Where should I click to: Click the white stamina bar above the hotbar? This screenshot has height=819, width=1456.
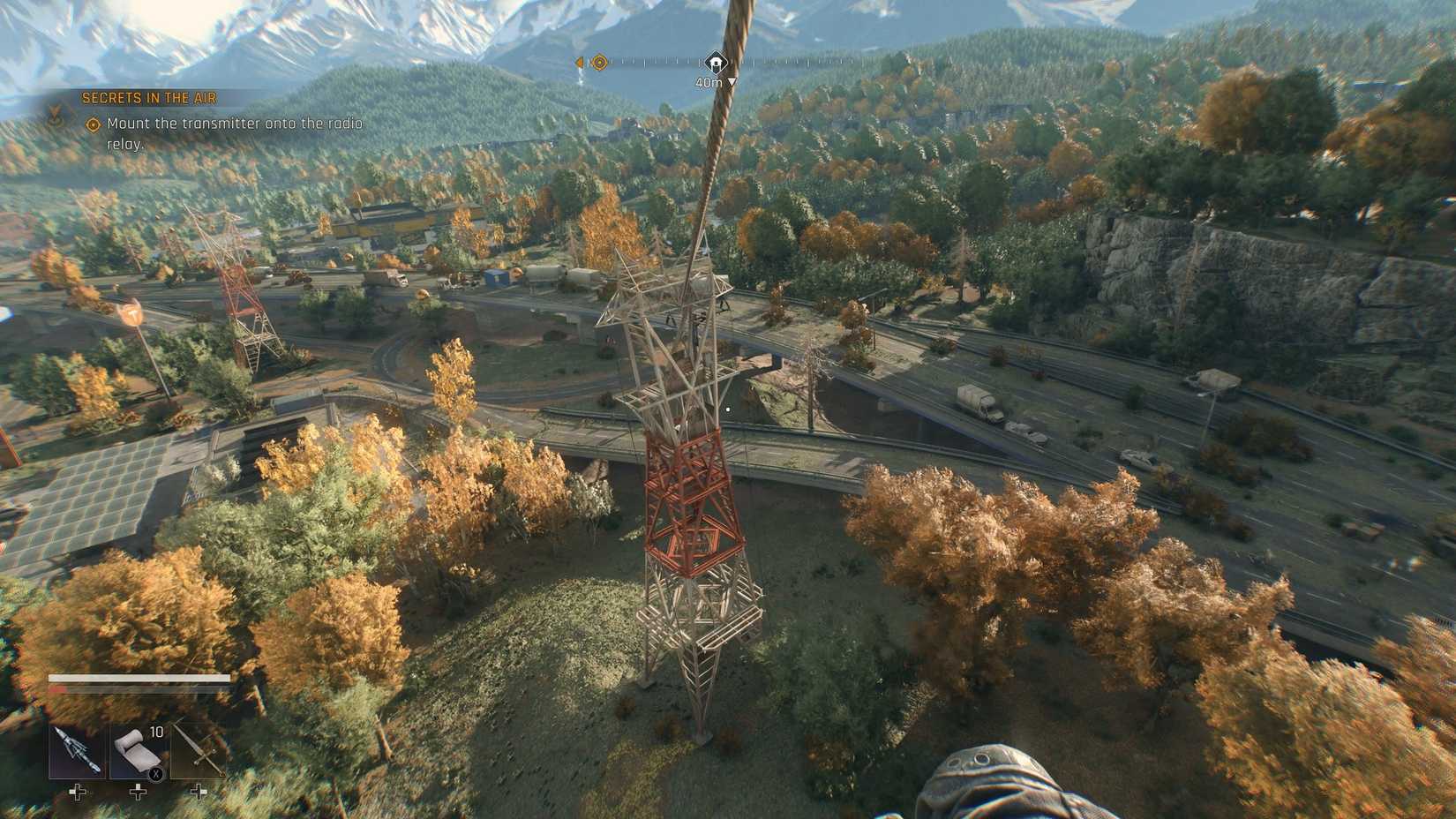pyautogui.click(x=141, y=680)
